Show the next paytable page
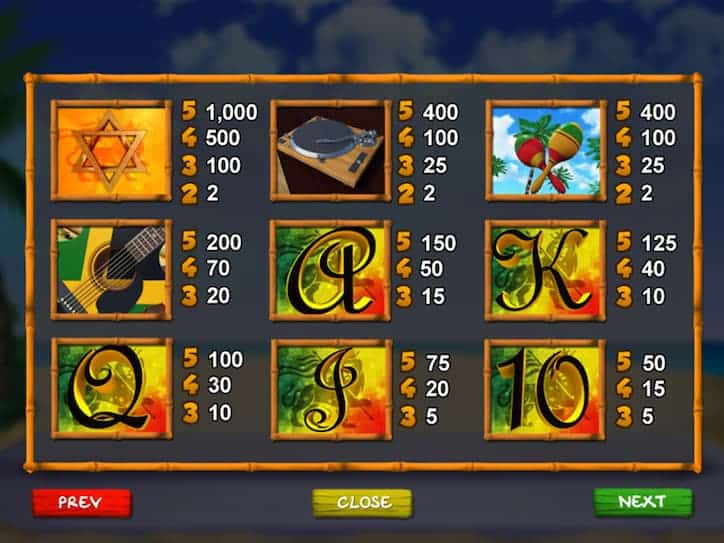Image resolution: width=724 pixels, height=543 pixels. pyautogui.click(x=642, y=502)
